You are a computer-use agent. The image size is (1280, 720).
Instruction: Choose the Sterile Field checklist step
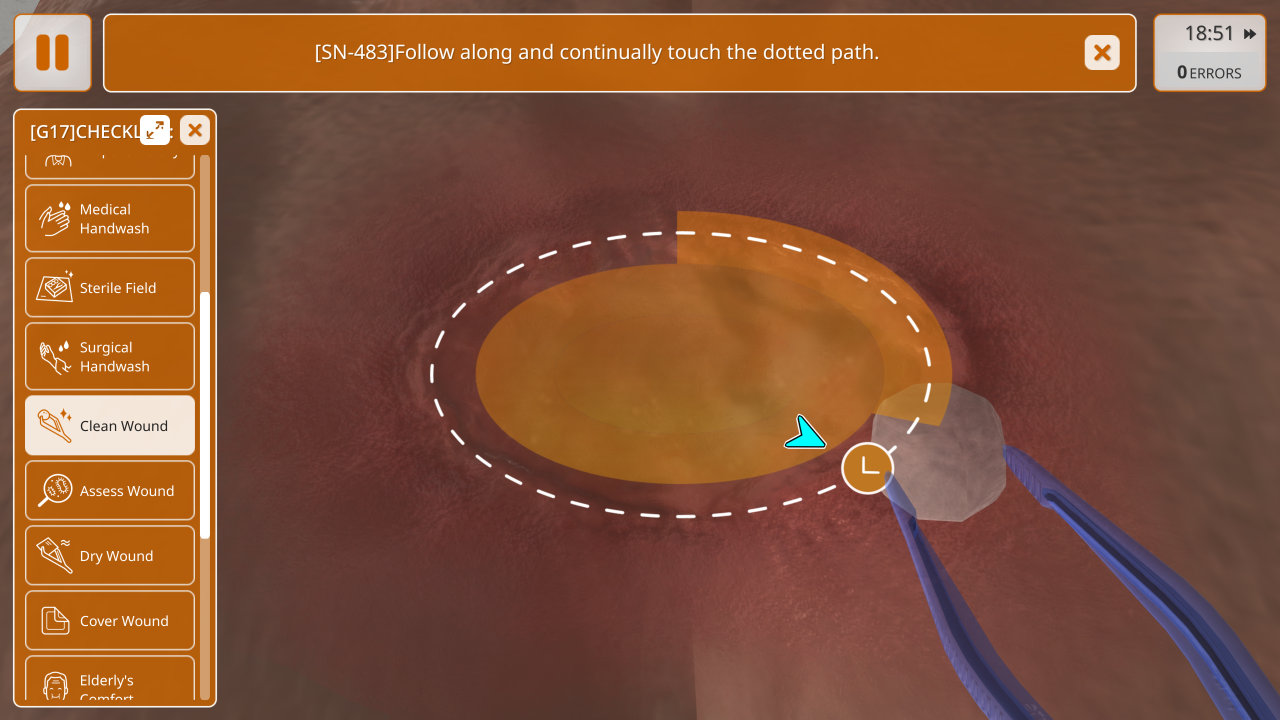[110, 288]
